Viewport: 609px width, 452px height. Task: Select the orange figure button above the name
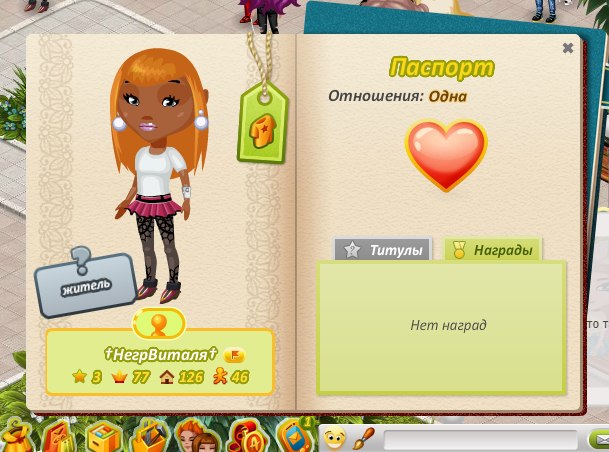click(x=158, y=323)
